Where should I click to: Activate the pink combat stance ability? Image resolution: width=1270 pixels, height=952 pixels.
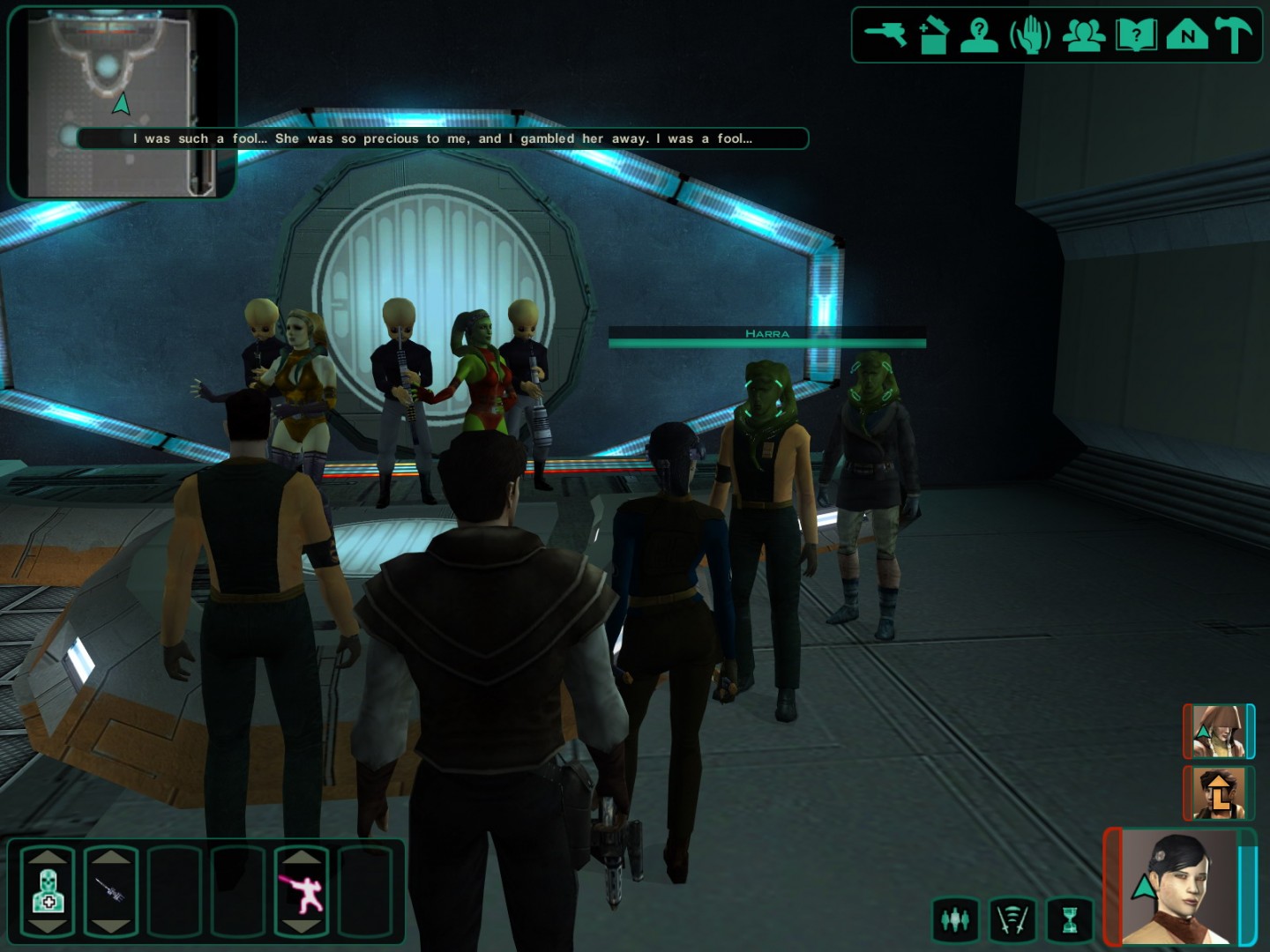(302, 892)
